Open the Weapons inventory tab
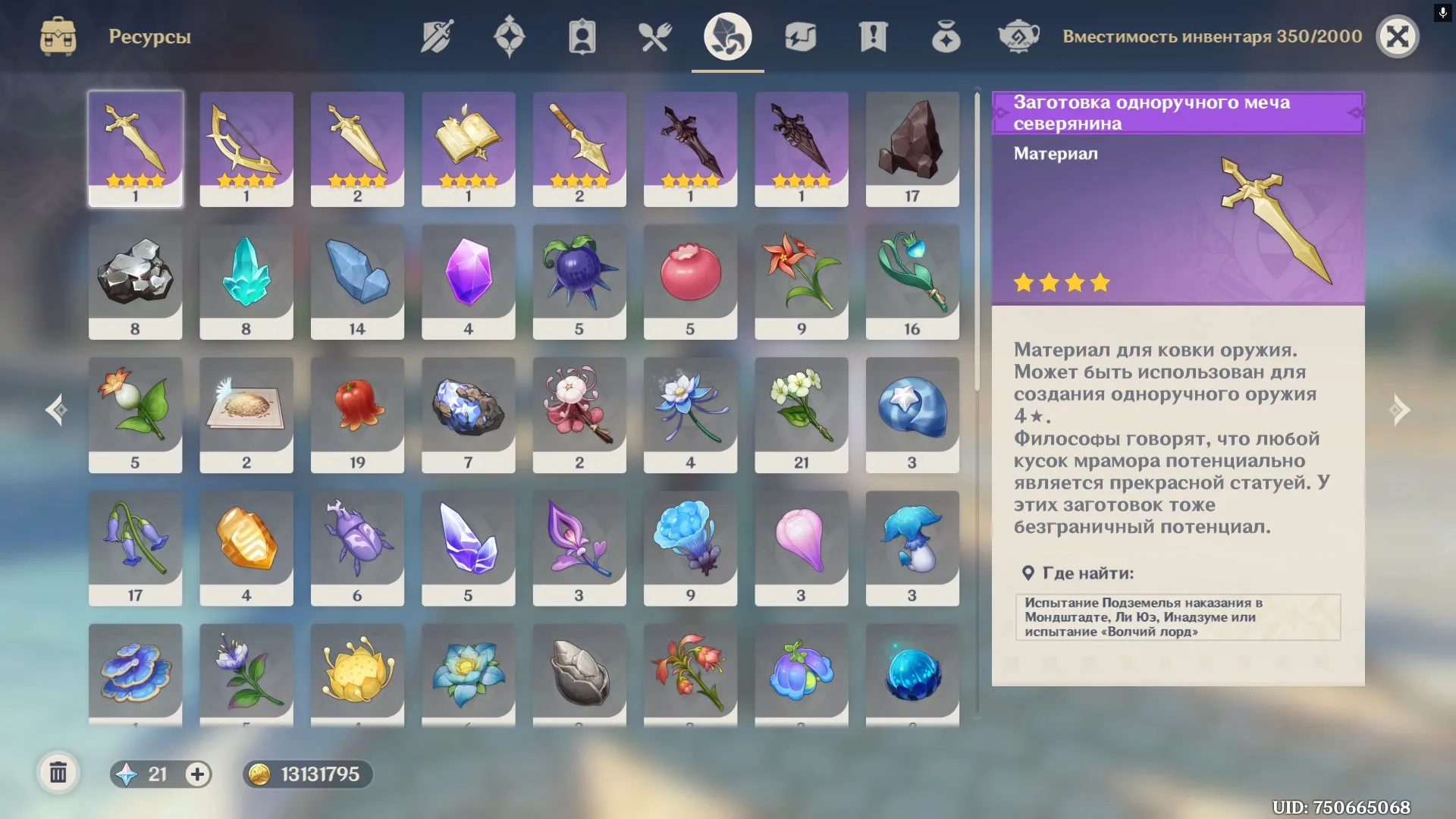 (x=436, y=36)
